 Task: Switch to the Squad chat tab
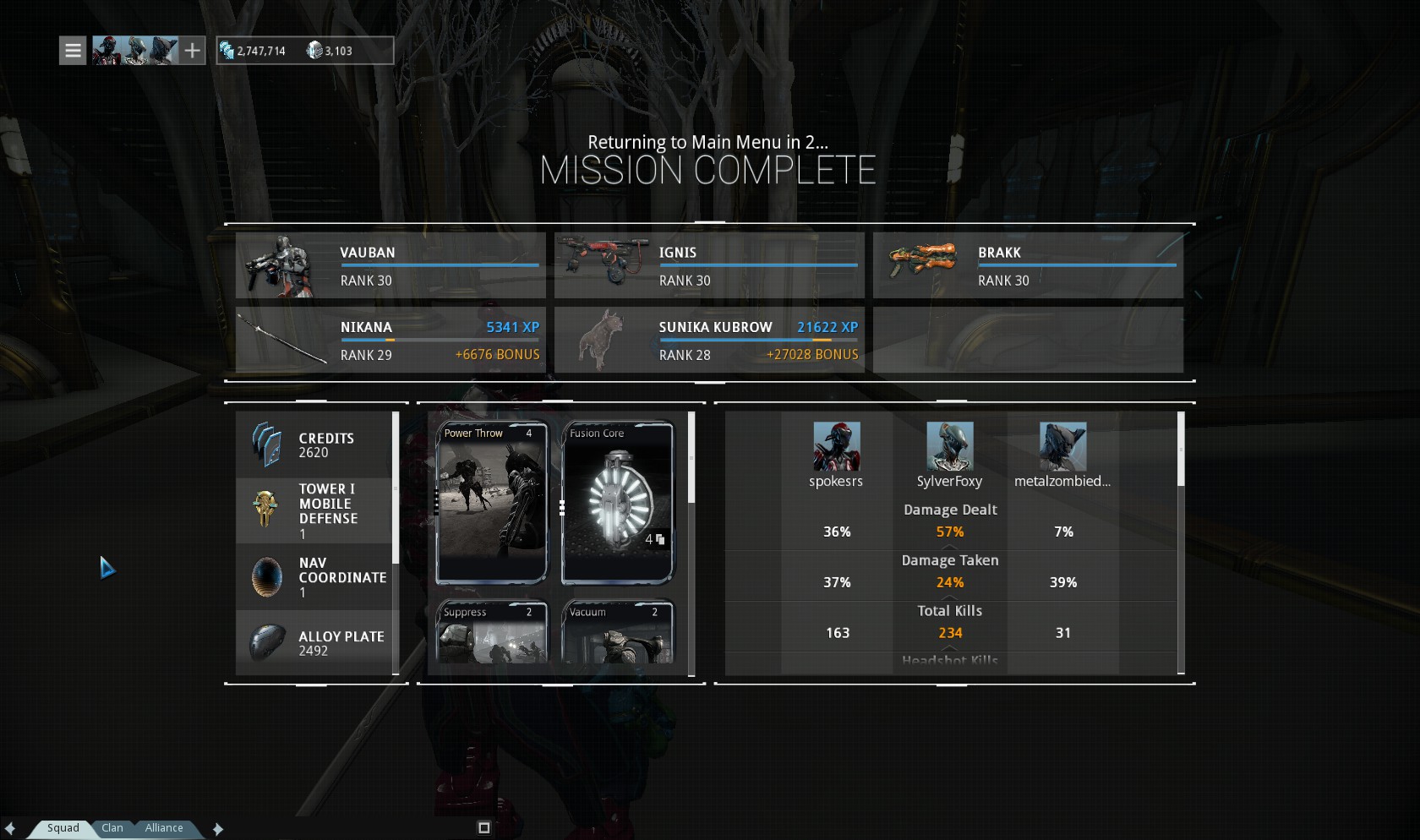pos(63,828)
